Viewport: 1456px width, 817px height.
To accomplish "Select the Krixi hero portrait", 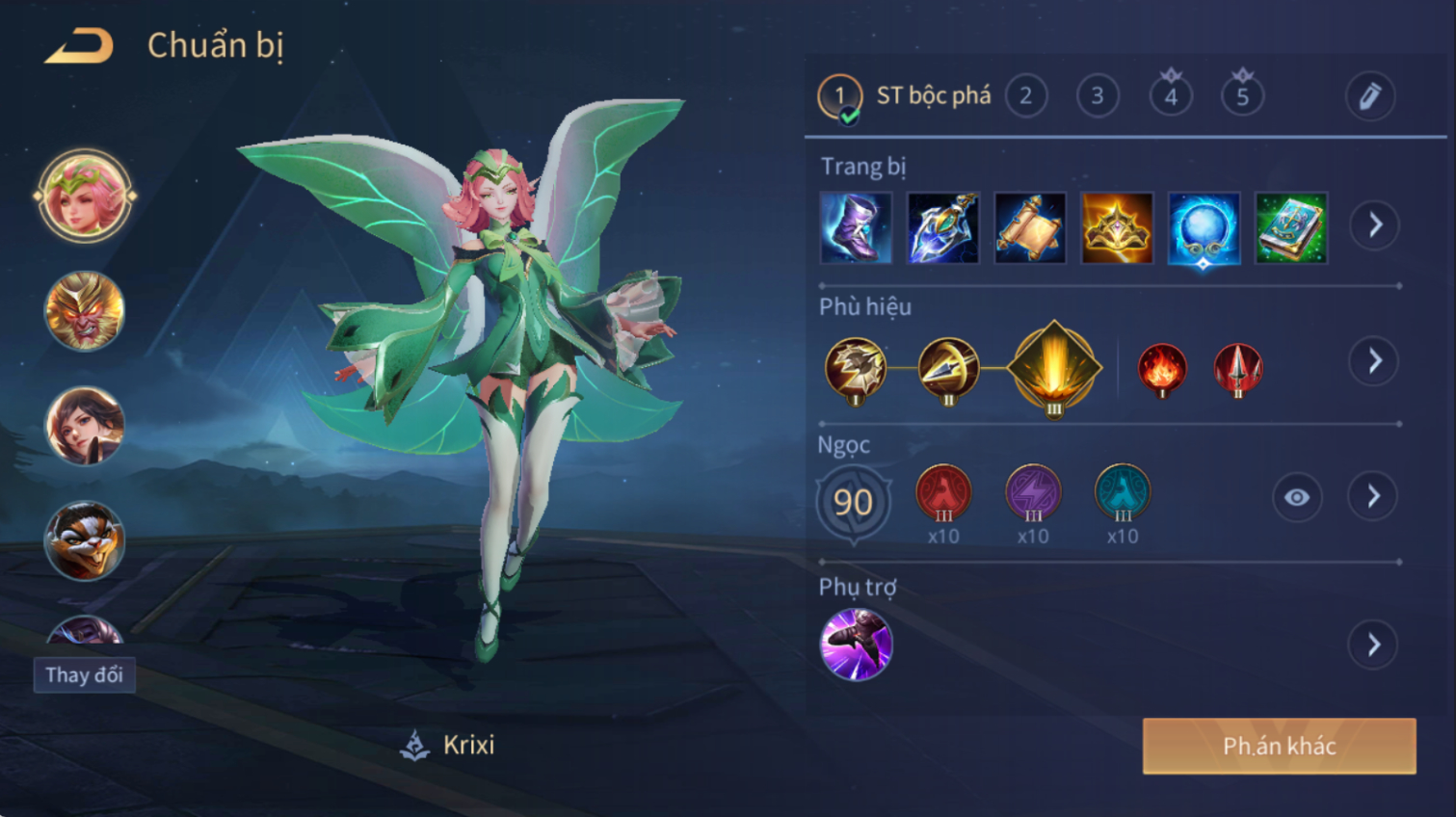I will click(x=85, y=197).
